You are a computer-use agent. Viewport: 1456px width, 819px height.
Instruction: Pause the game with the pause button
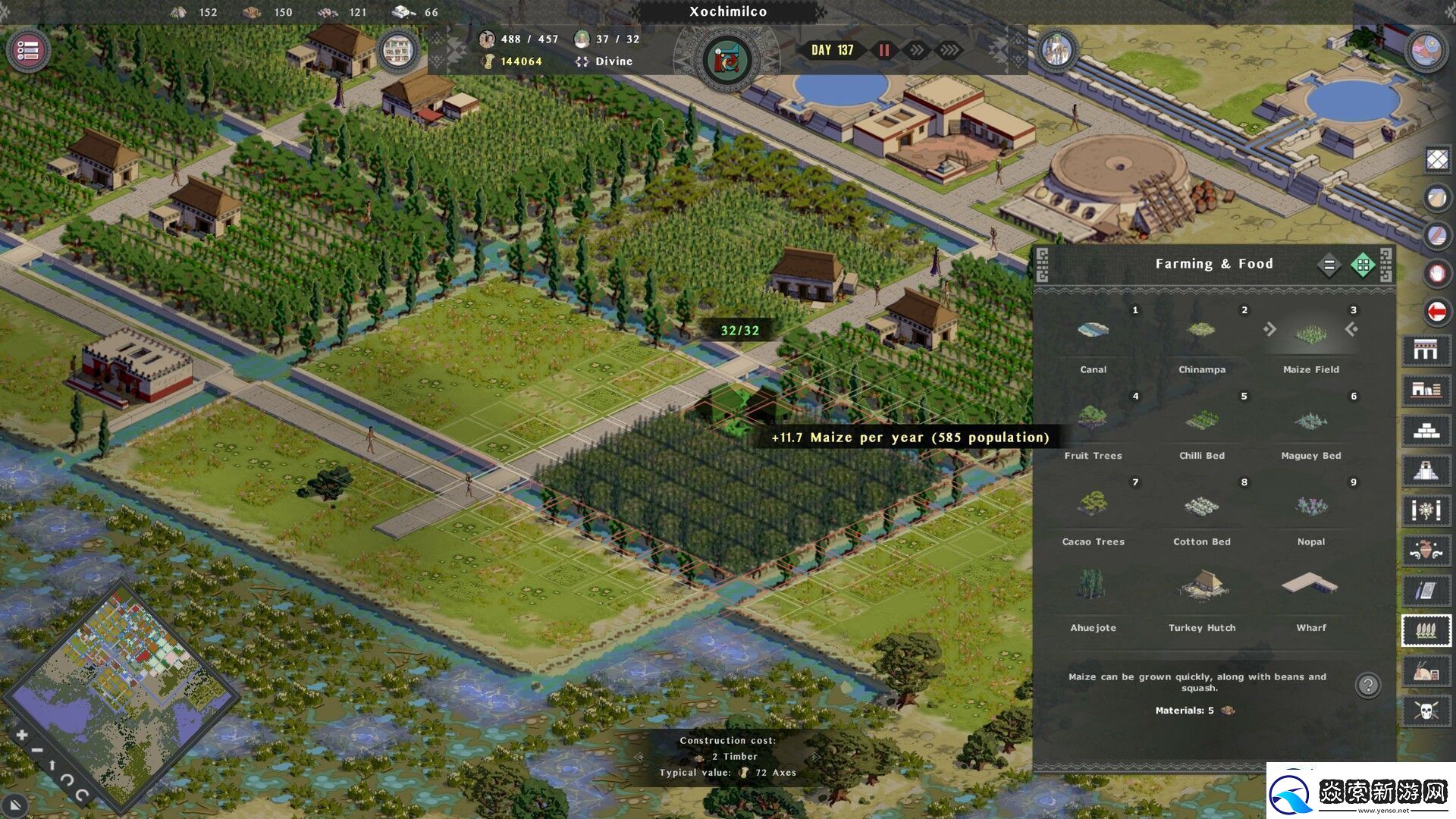point(884,50)
